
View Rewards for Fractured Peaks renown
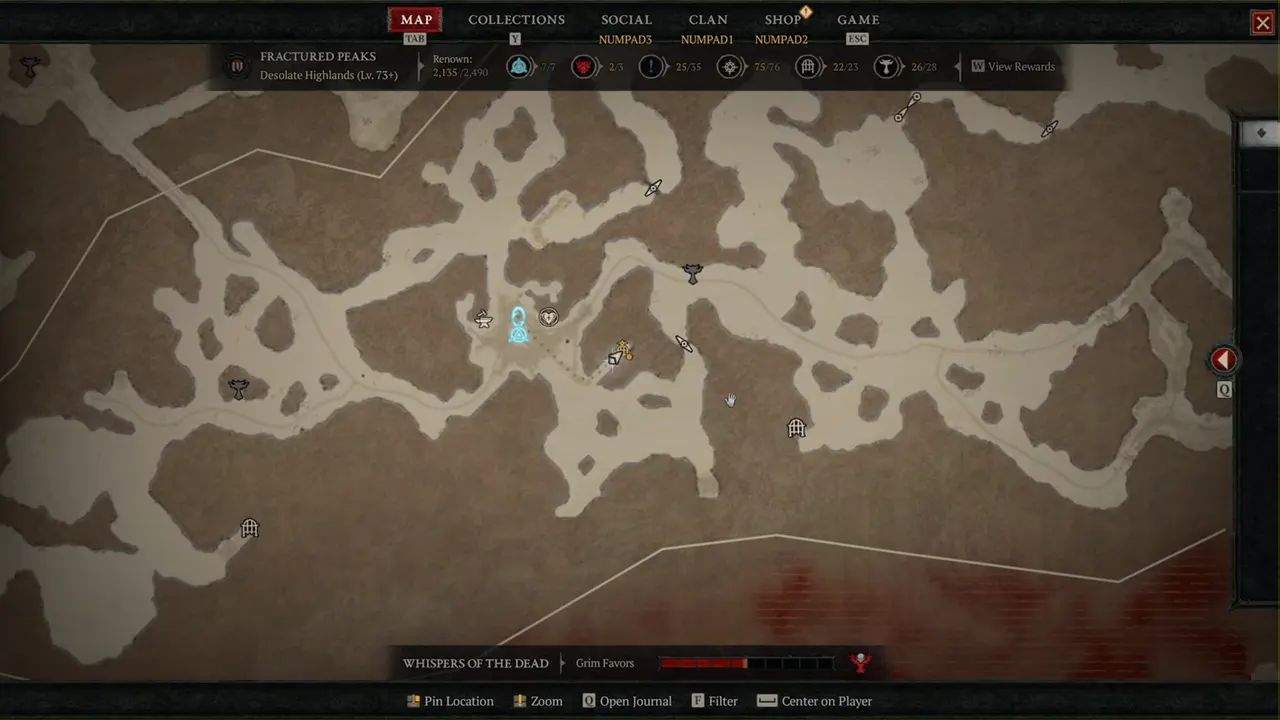pos(1013,67)
